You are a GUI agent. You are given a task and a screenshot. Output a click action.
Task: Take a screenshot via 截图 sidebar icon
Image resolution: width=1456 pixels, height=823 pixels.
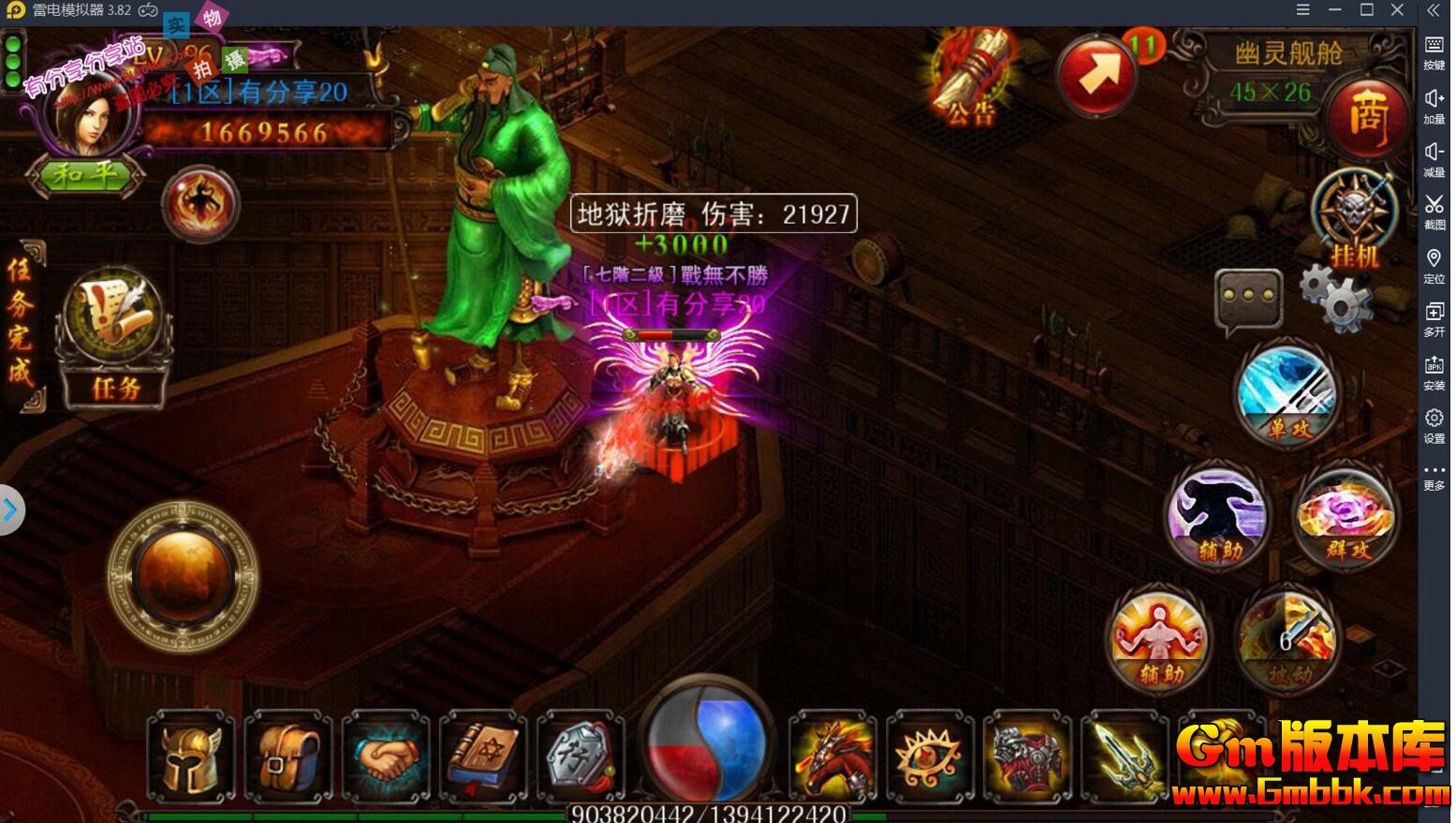tap(1434, 213)
